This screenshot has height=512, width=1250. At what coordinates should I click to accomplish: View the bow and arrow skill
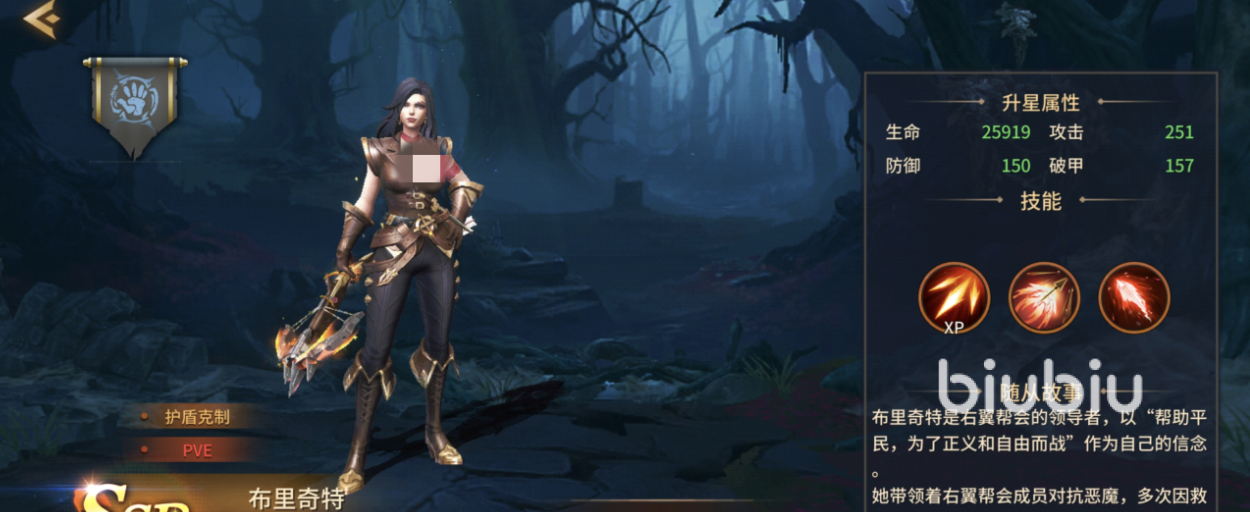click(x=1044, y=297)
